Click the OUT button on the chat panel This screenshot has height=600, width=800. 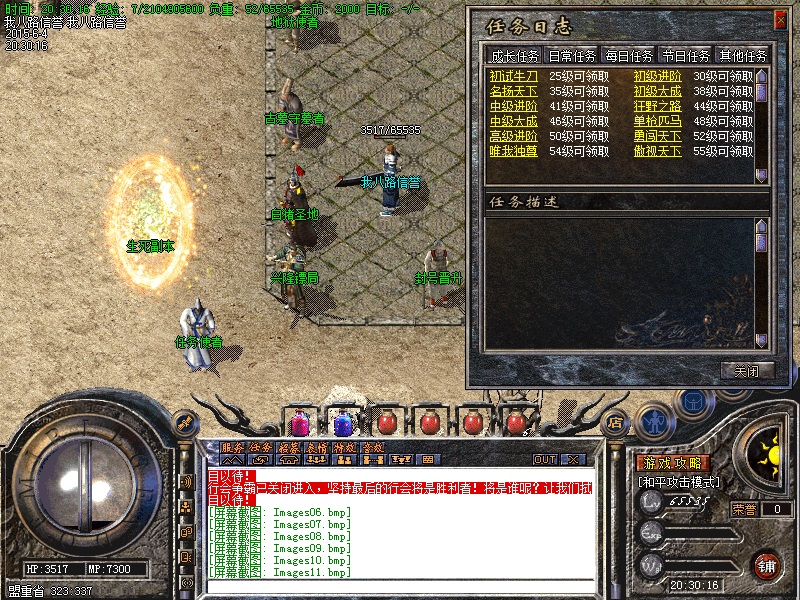click(545, 459)
